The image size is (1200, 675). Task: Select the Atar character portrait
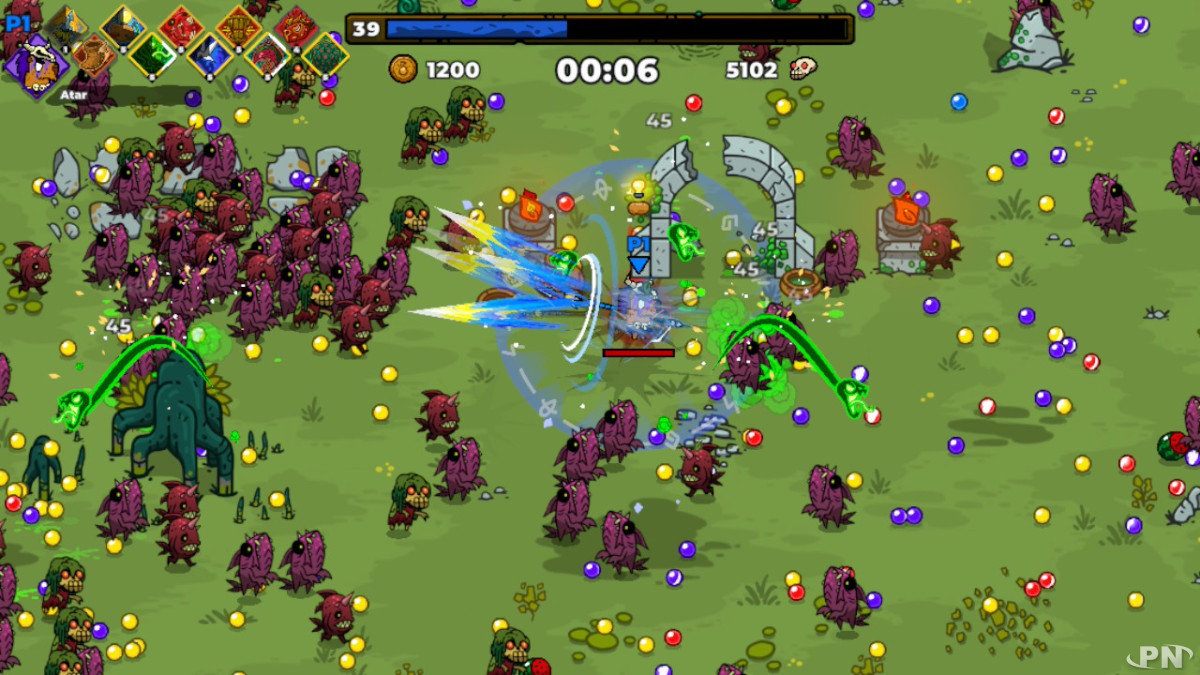37,66
